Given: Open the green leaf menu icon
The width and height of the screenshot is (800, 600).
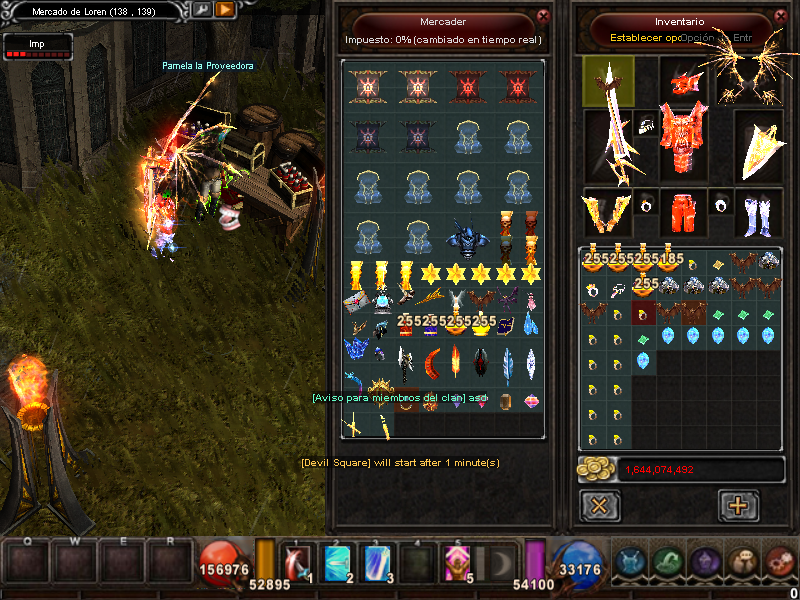Looking at the screenshot, I should pyautogui.click(x=669, y=562).
